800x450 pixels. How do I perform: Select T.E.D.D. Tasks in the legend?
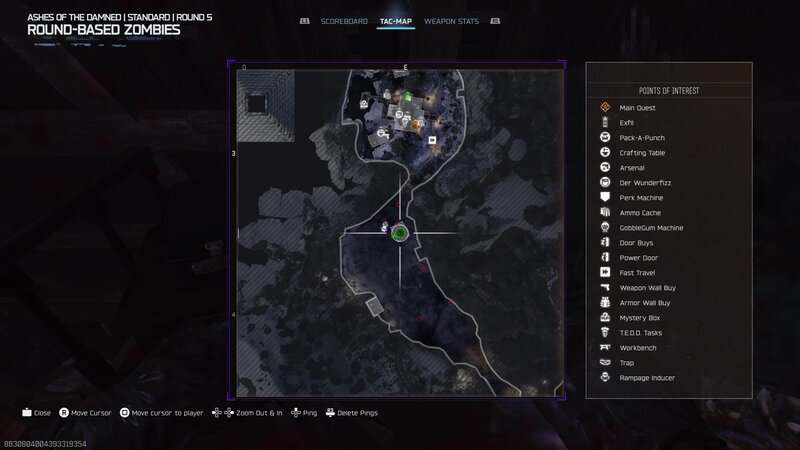[641, 333]
